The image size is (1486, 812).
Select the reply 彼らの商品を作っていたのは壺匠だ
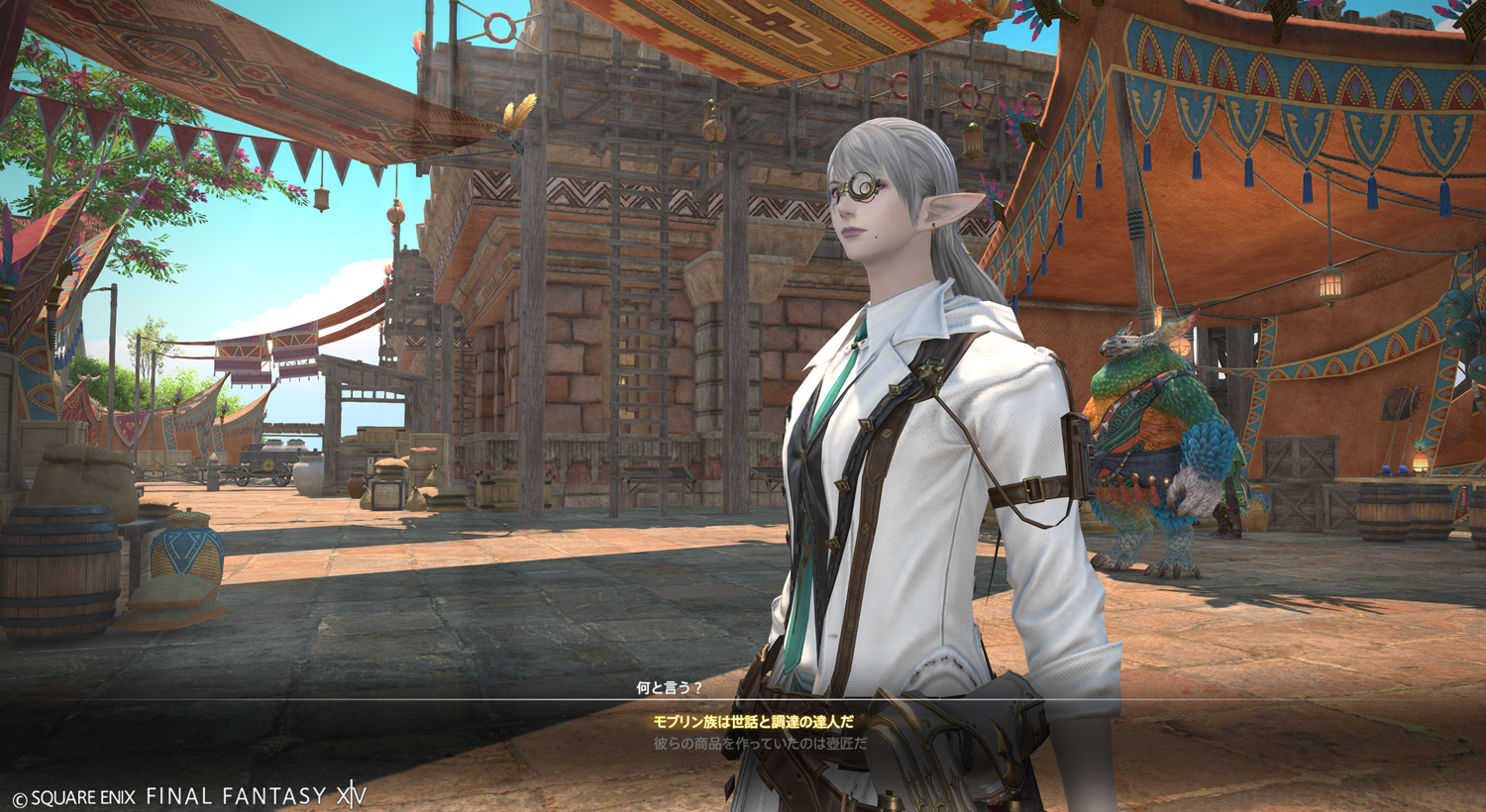pyautogui.click(x=760, y=743)
